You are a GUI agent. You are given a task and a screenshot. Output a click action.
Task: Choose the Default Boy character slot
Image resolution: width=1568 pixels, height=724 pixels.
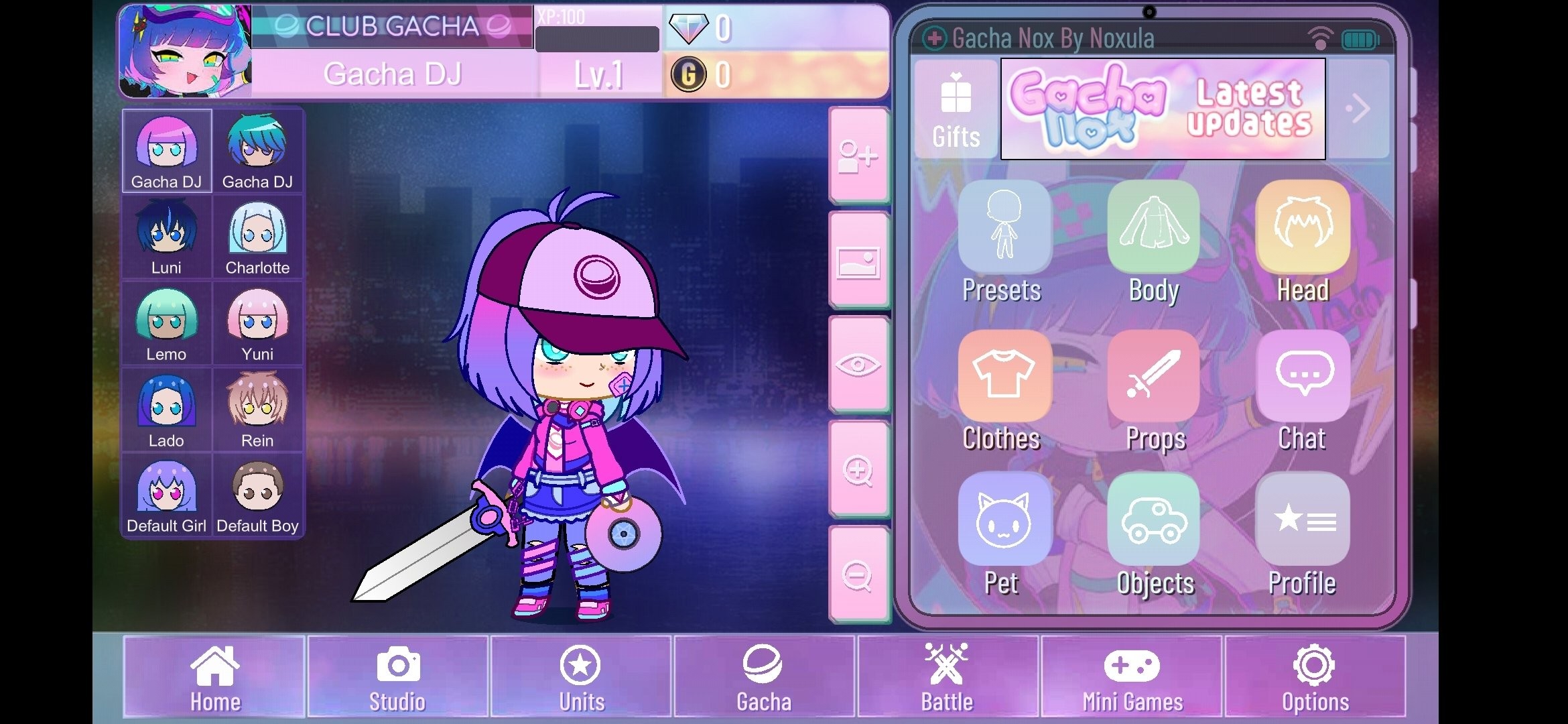(257, 496)
